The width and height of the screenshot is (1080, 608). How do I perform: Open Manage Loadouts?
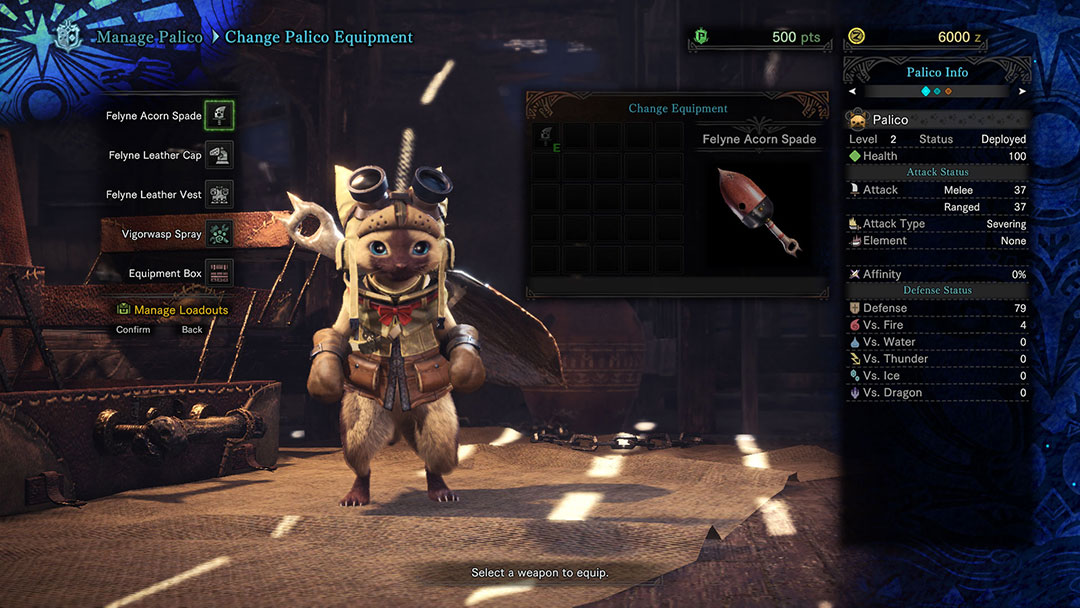[180, 310]
